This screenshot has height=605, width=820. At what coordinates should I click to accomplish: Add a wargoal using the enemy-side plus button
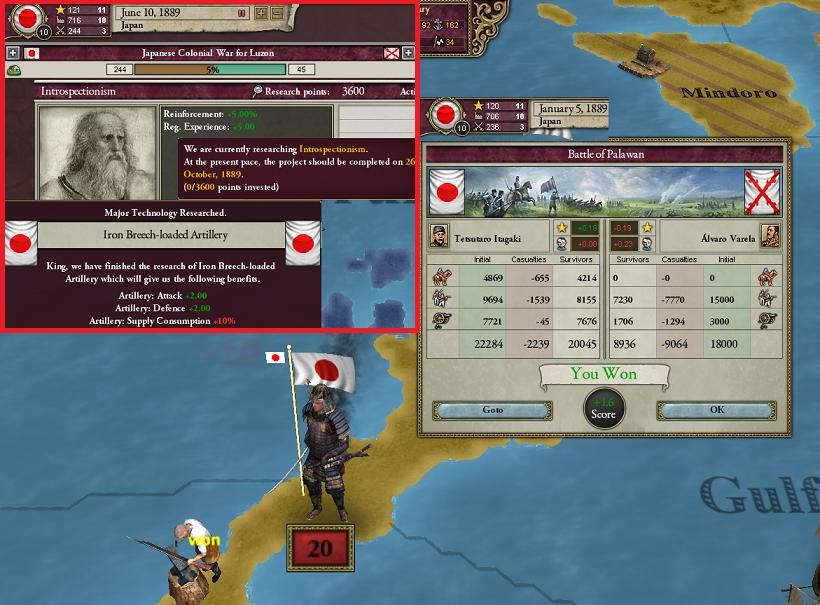click(408, 53)
